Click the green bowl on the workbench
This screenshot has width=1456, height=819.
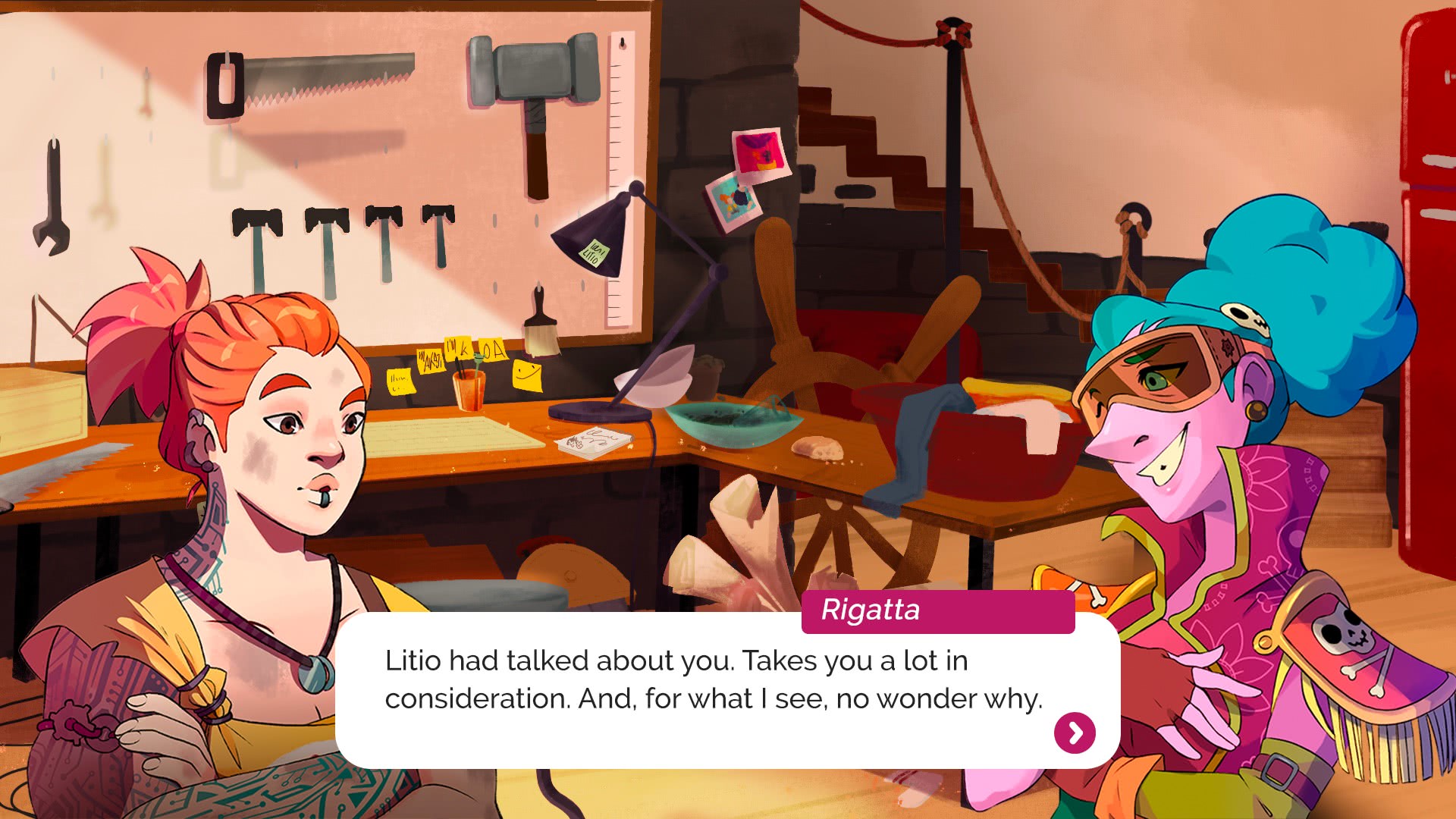pos(728,421)
